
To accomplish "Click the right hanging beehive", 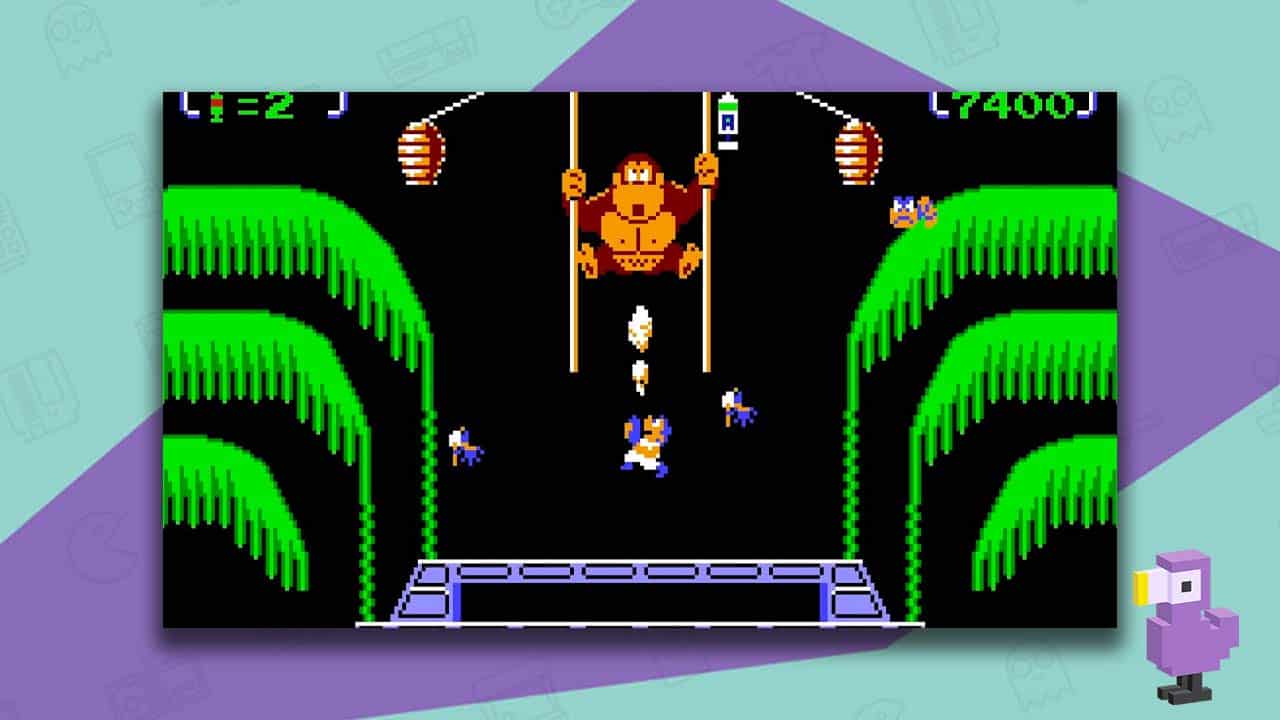I will [855, 150].
